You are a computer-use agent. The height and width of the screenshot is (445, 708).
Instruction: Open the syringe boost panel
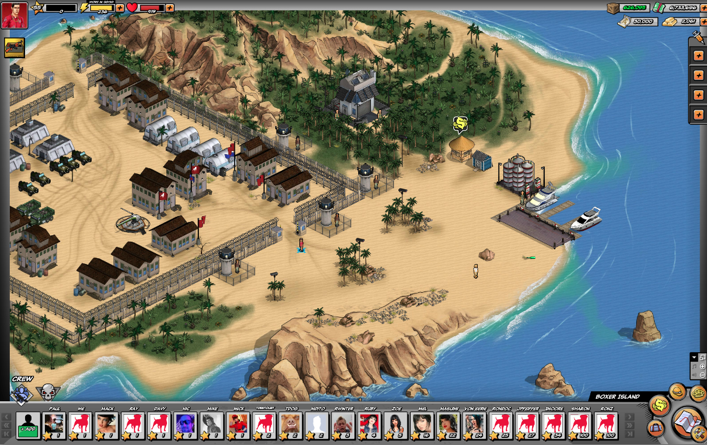(x=698, y=37)
